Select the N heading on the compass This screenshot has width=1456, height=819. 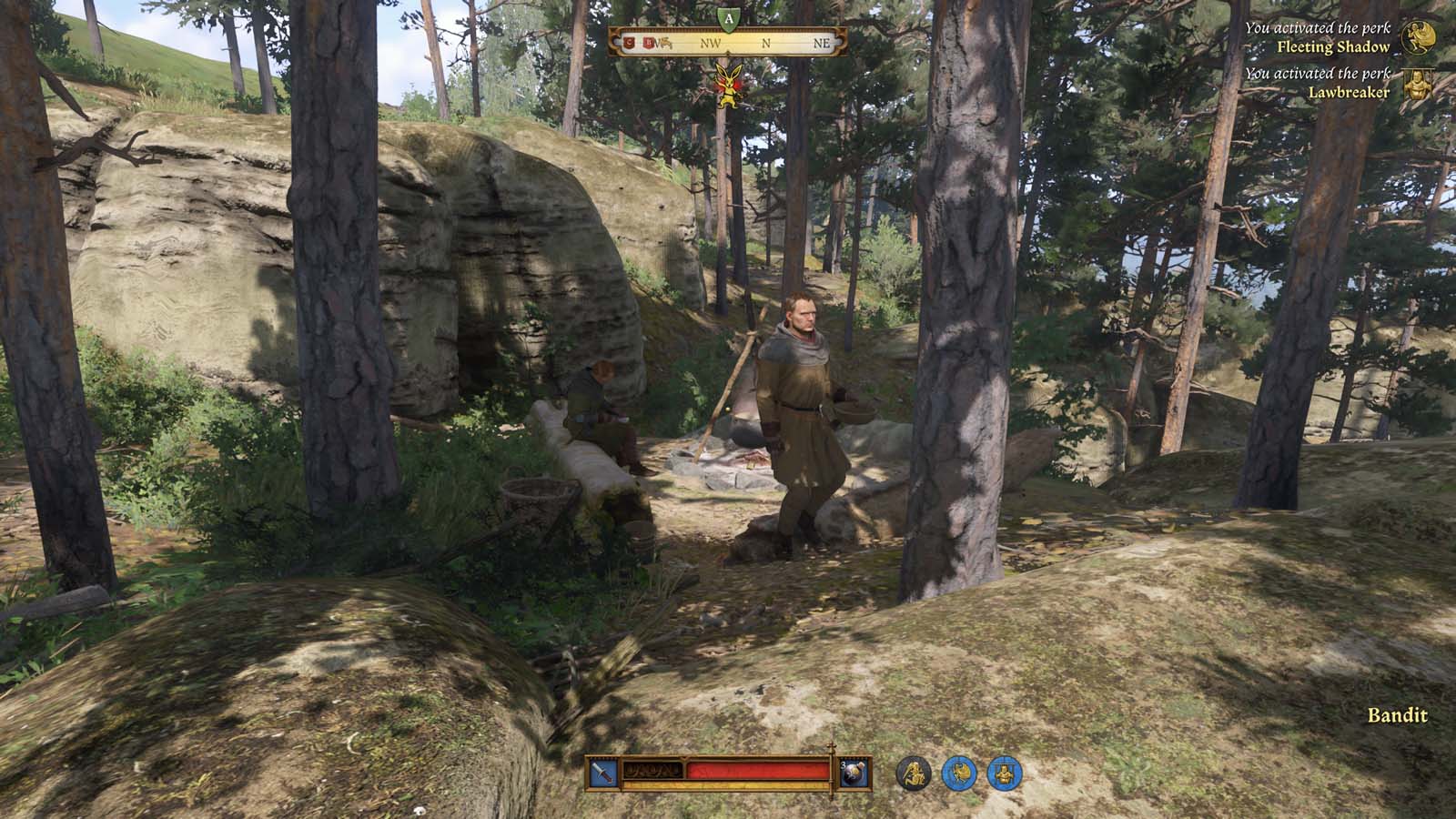click(766, 42)
